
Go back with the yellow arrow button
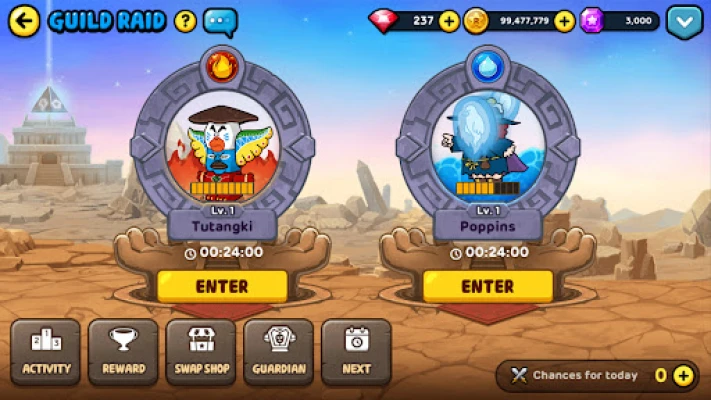tap(24, 19)
